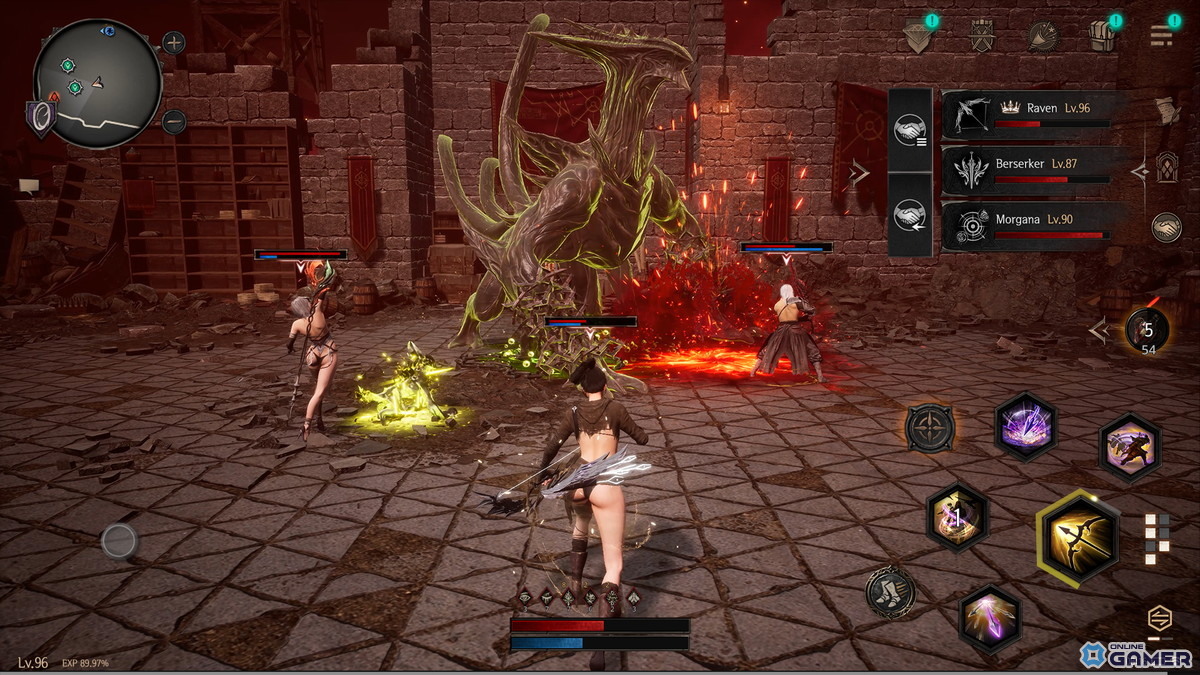Image resolution: width=1200 pixels, height=675 pixels.
Task: Zoom in the minimap with plus button
Action: coord(174,43)
